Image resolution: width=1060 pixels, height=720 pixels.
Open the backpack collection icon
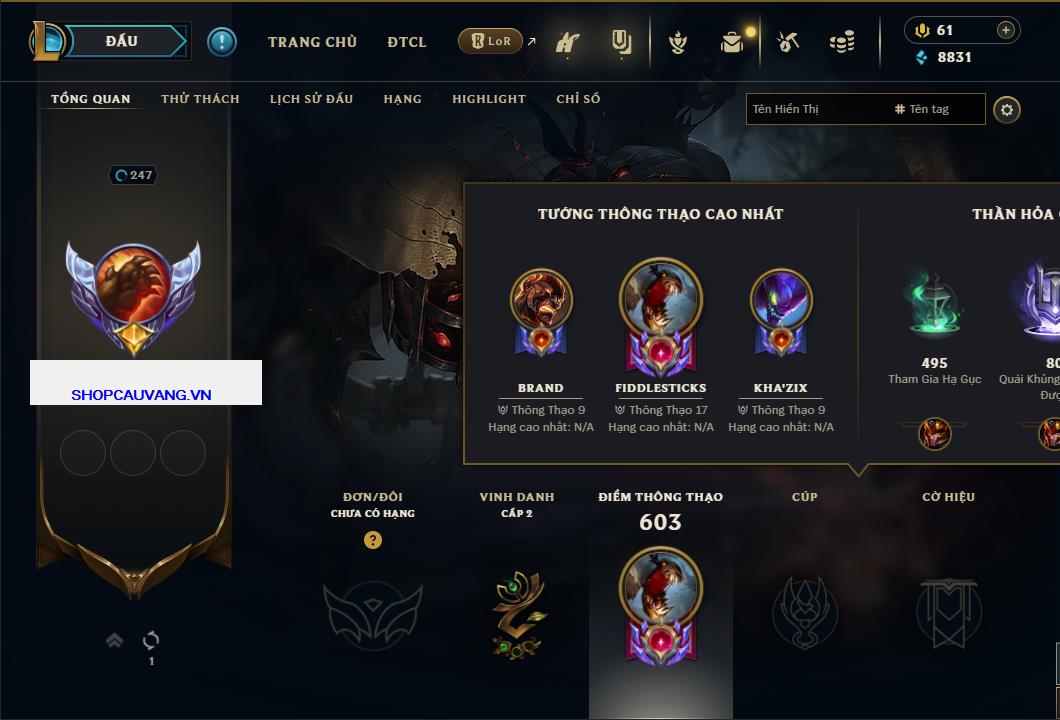click(732, 42)
